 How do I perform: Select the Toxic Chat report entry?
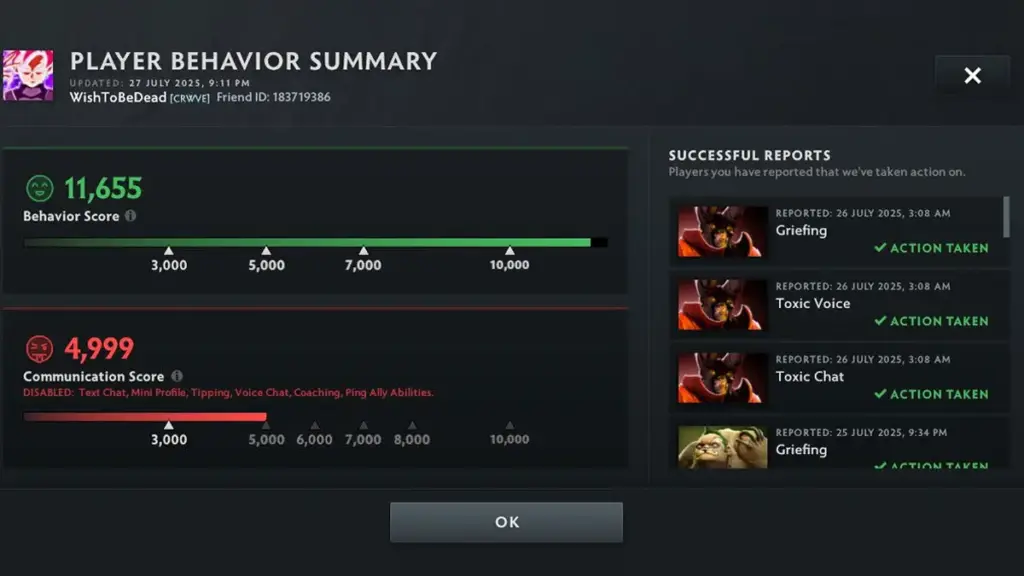(838, 377)
